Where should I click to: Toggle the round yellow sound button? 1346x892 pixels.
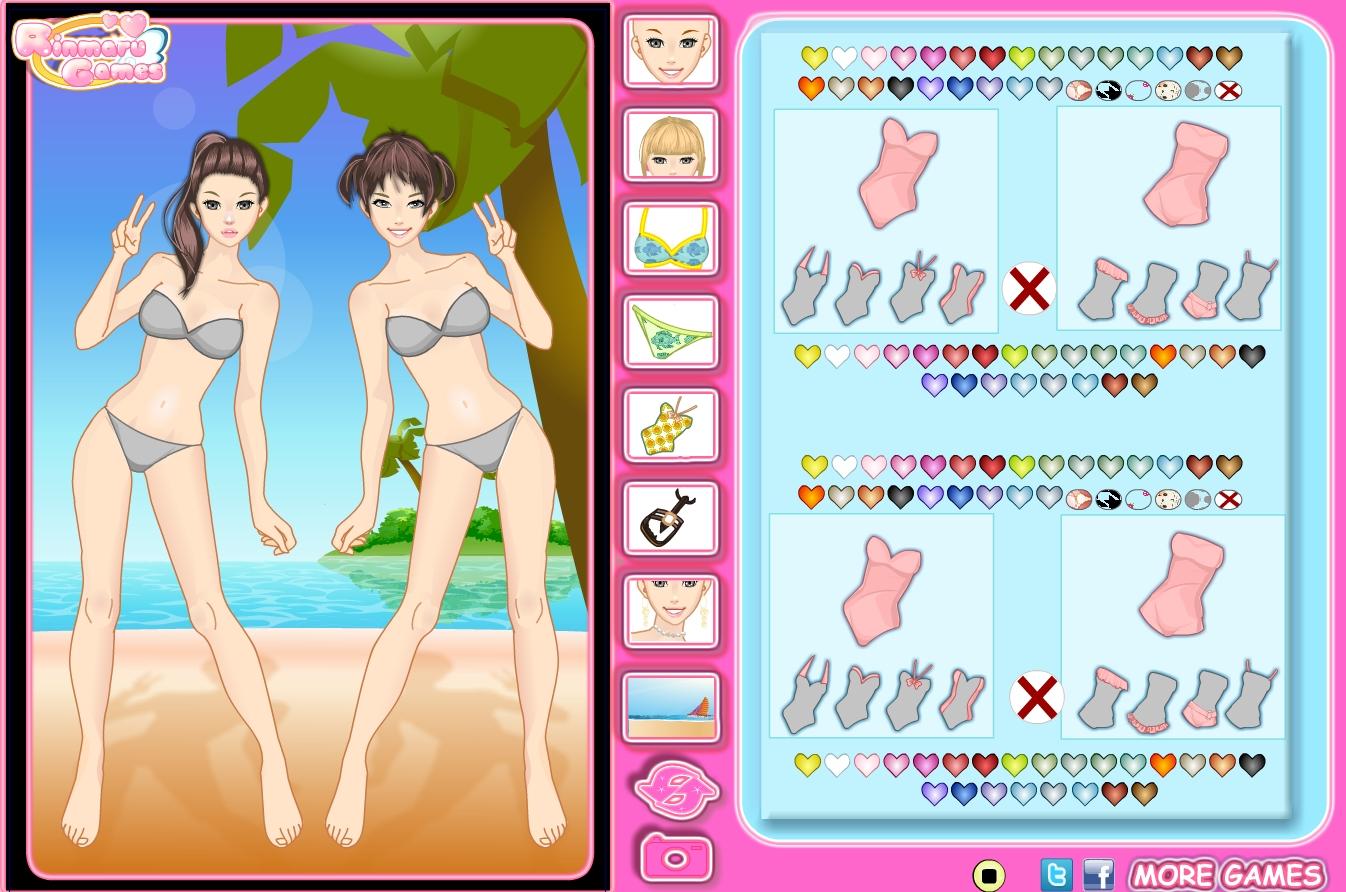pyautogui.click(x=988, y=875)
